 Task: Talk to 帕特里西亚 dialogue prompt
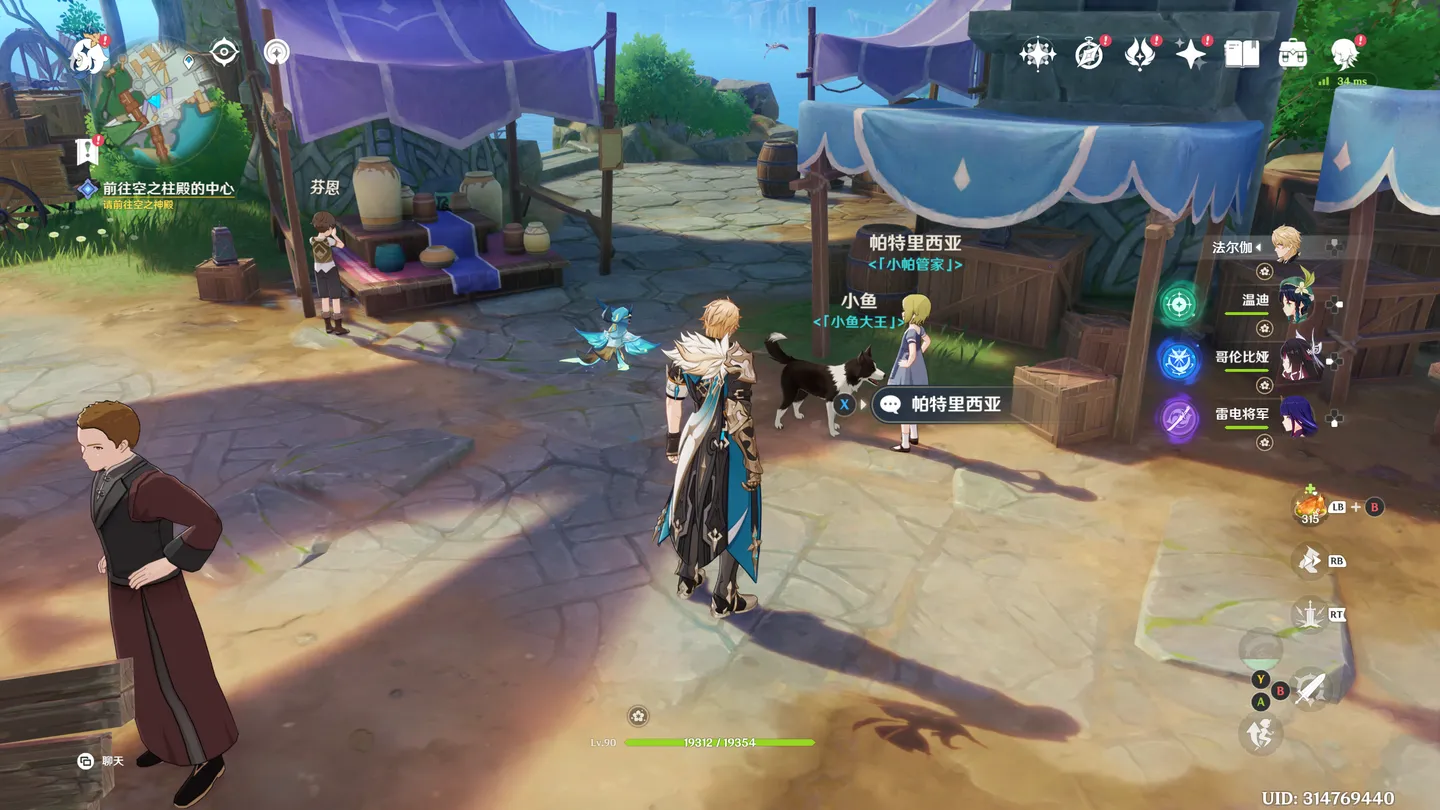pyautogui.click(x=940, y=404)
